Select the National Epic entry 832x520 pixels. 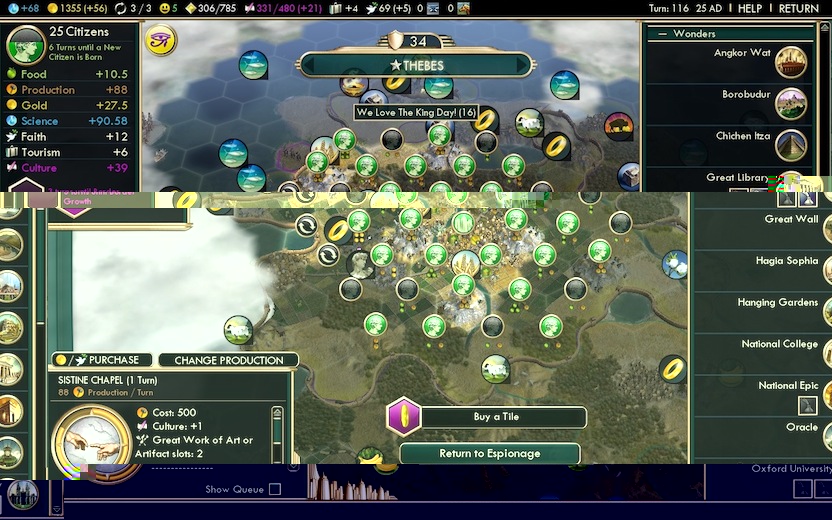(x=788, y=386)
